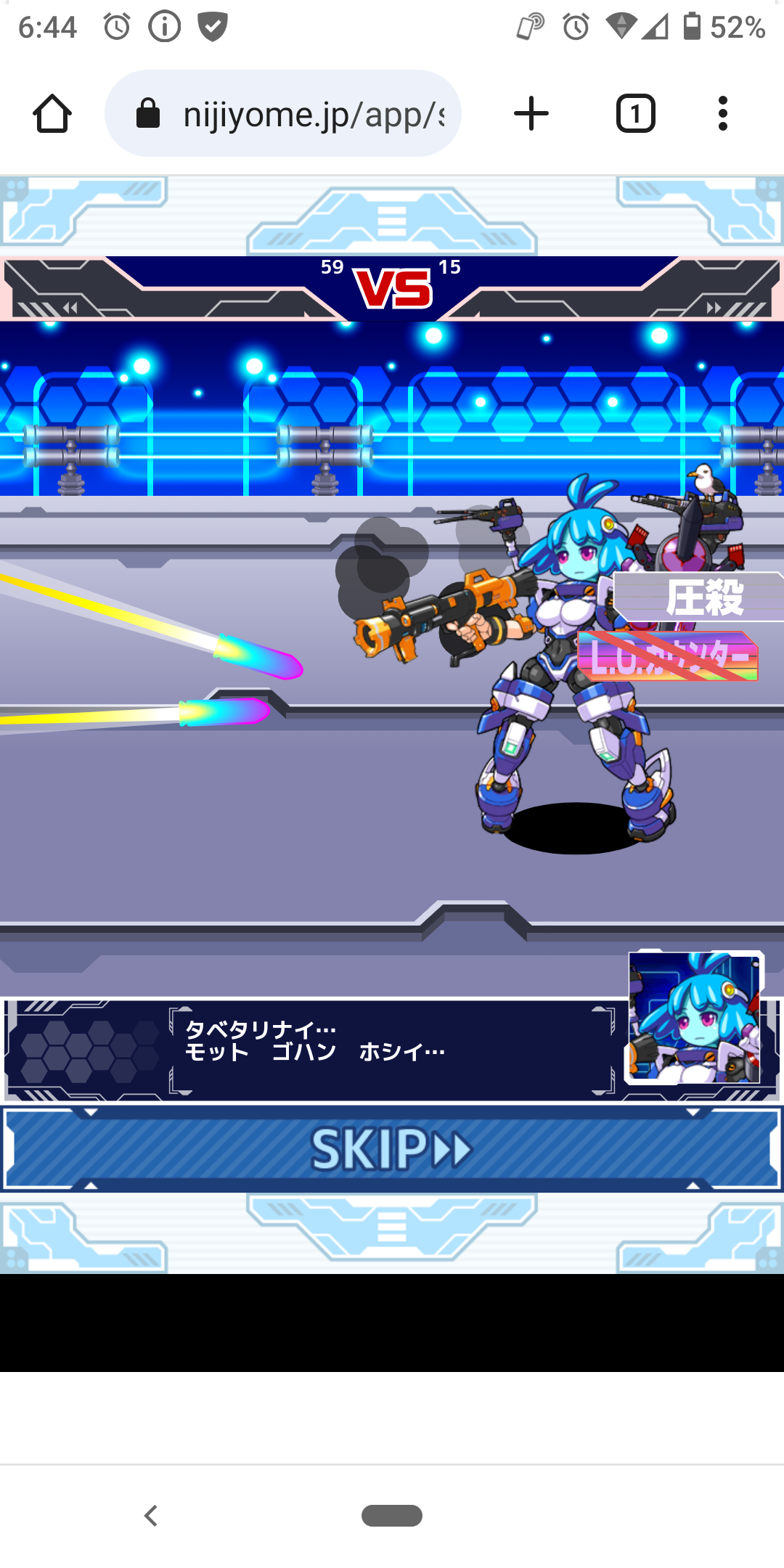Screen dimensions: 784x1568
Task: Go to the browser home page
Action: tap(52, 114)
